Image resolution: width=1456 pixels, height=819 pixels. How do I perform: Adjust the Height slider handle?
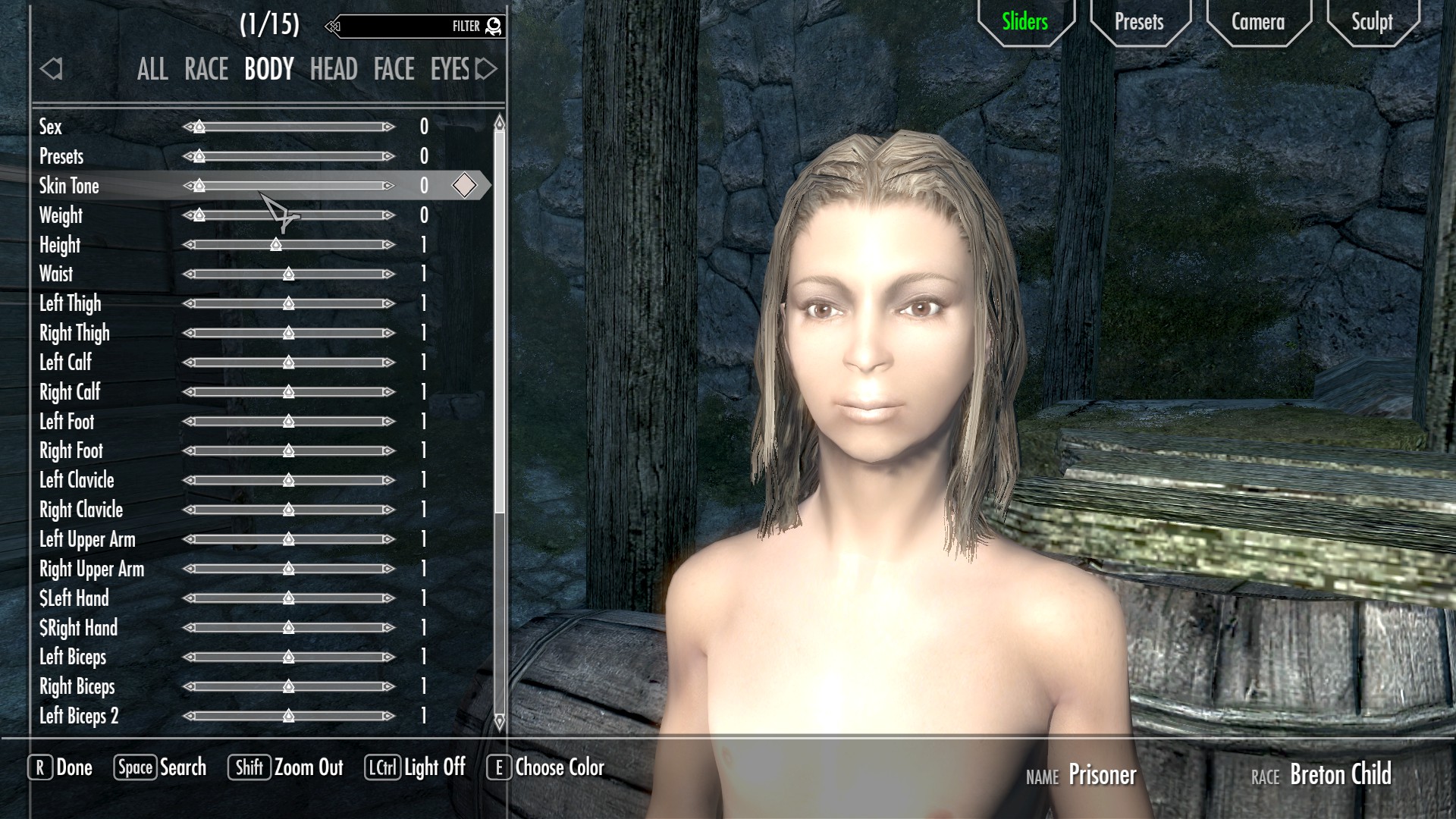(x=276, y=245)
